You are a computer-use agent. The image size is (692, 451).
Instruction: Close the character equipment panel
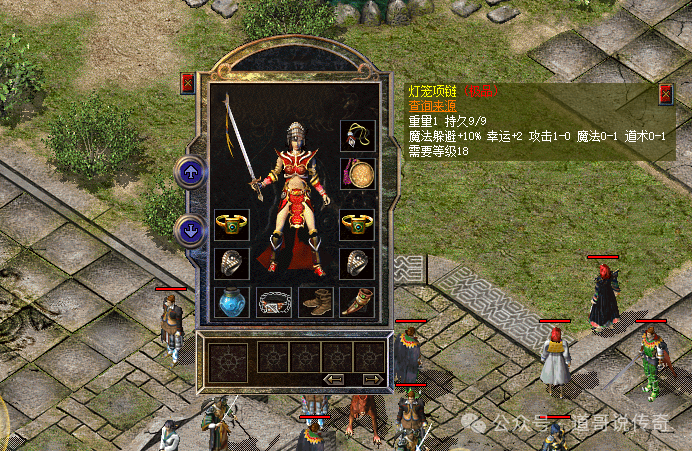pos(187,84)
